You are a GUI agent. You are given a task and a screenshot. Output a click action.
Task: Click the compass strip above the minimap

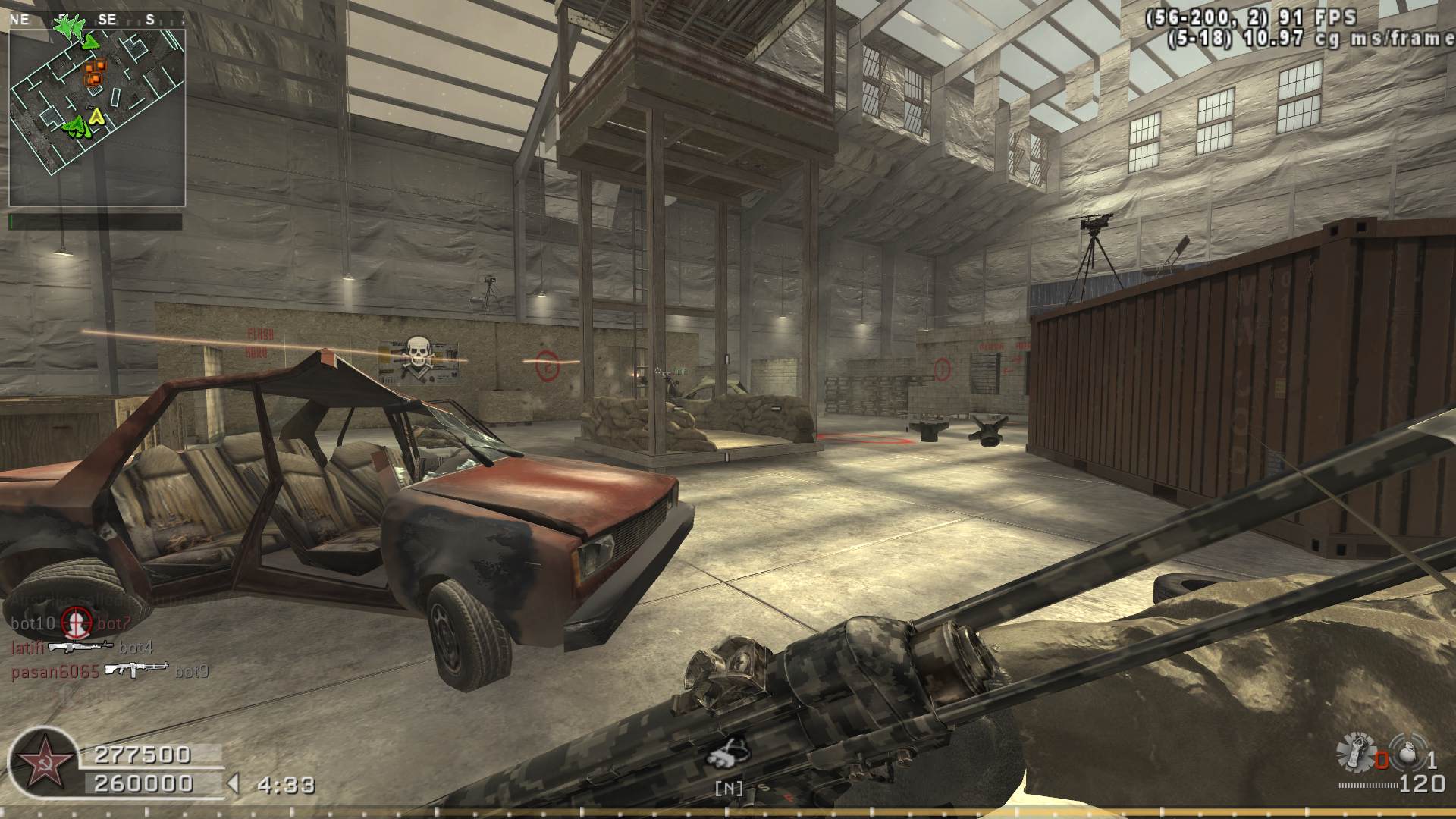tap(97, 20)
